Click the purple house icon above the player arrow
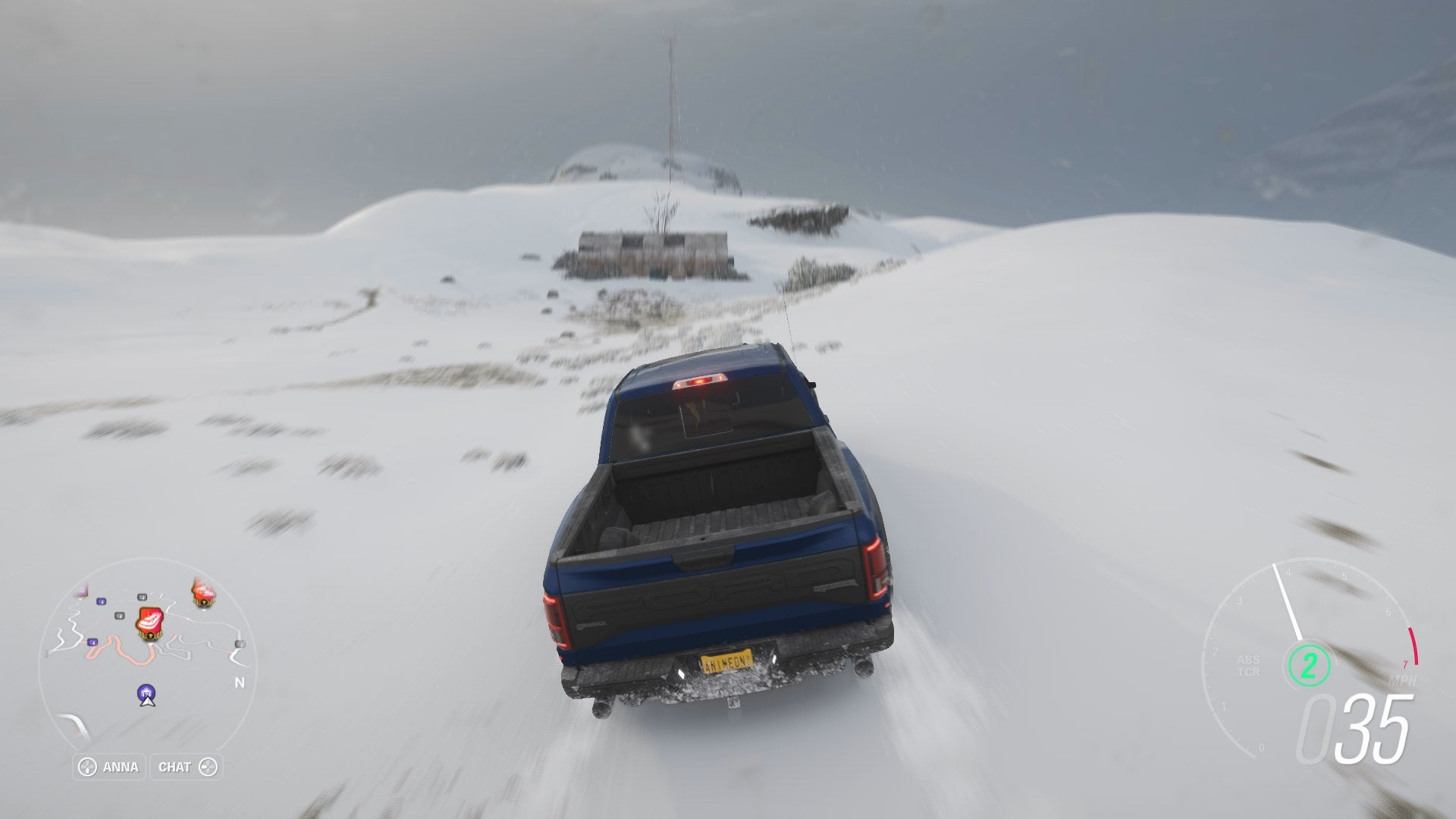Viewport: 1456px width, 819px height. tap(146, 691)
